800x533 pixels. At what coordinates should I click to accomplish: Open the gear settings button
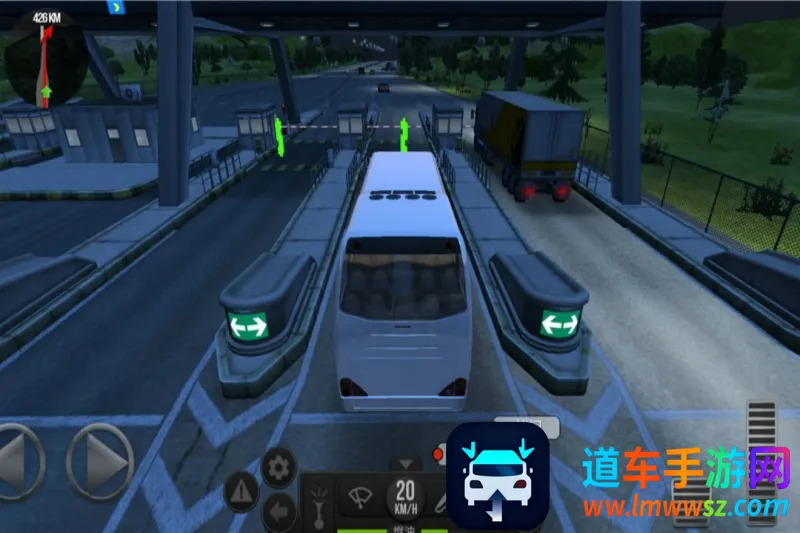(x=278, y=466)
